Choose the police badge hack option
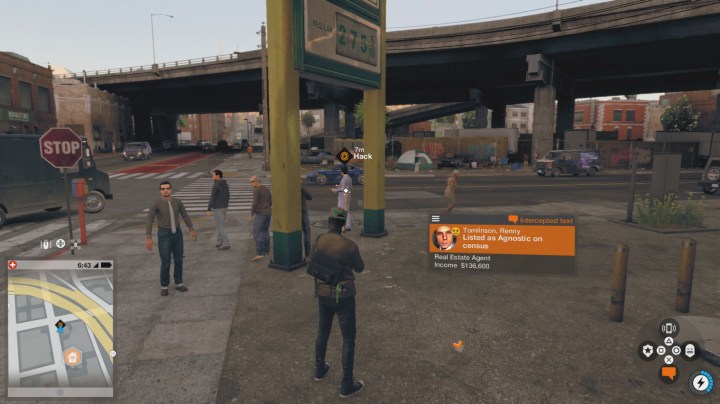720x404 pixels. point(648,350)
